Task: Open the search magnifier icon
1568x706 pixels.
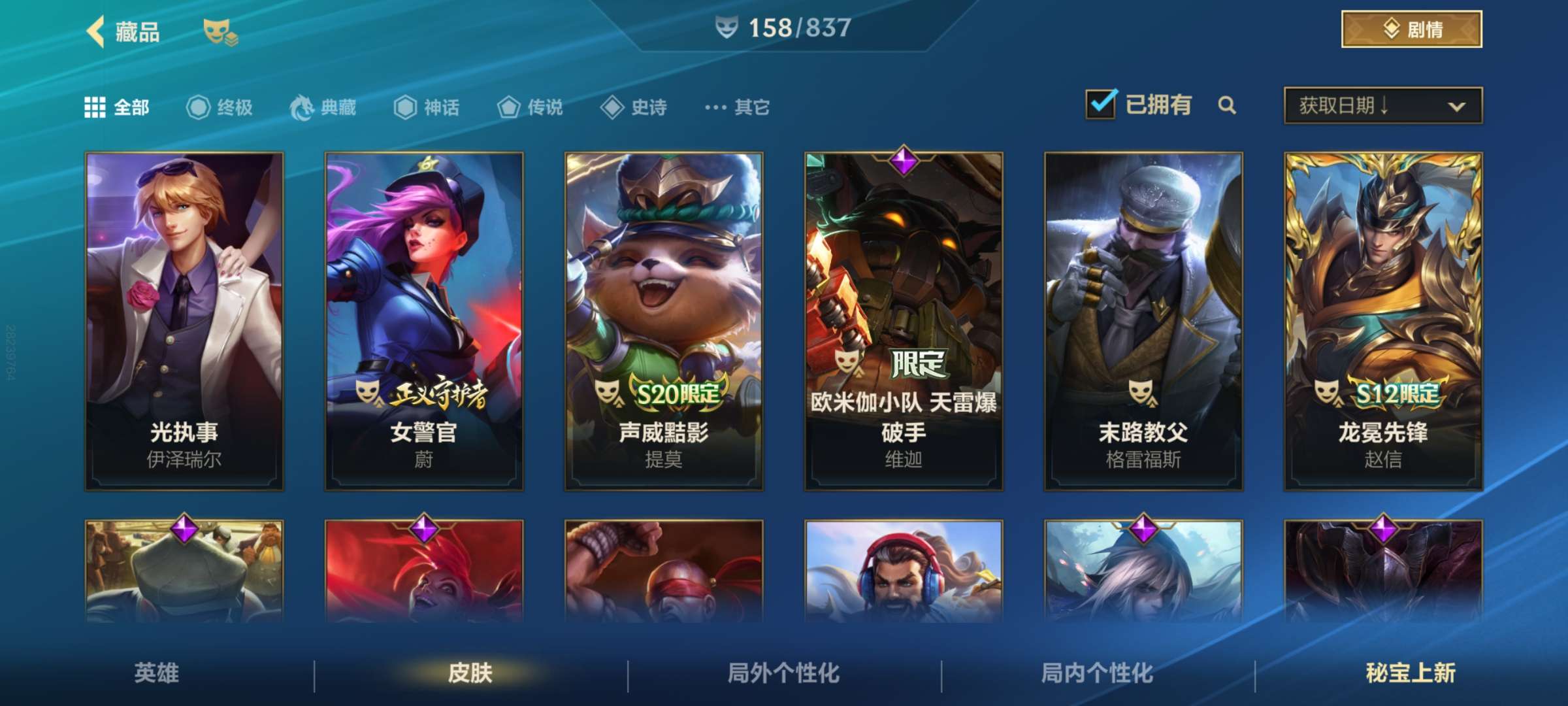Action: tap(1227, 105)
